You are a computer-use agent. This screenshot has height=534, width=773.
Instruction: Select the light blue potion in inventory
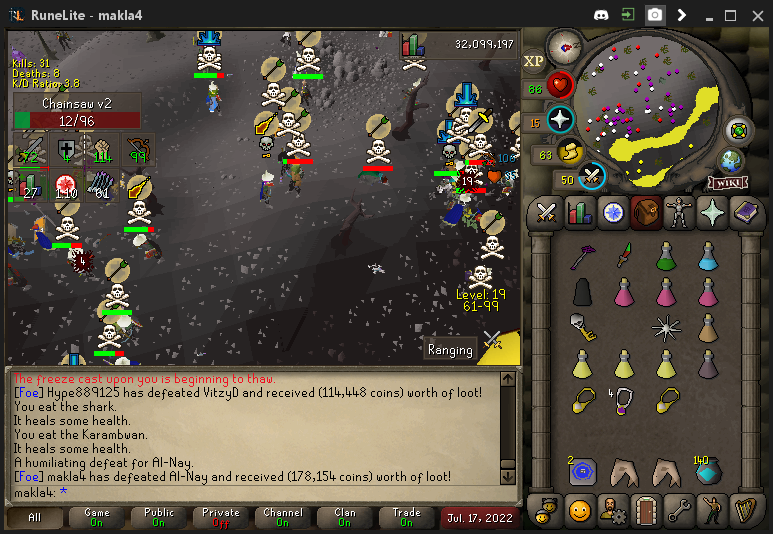pos(708,256)
